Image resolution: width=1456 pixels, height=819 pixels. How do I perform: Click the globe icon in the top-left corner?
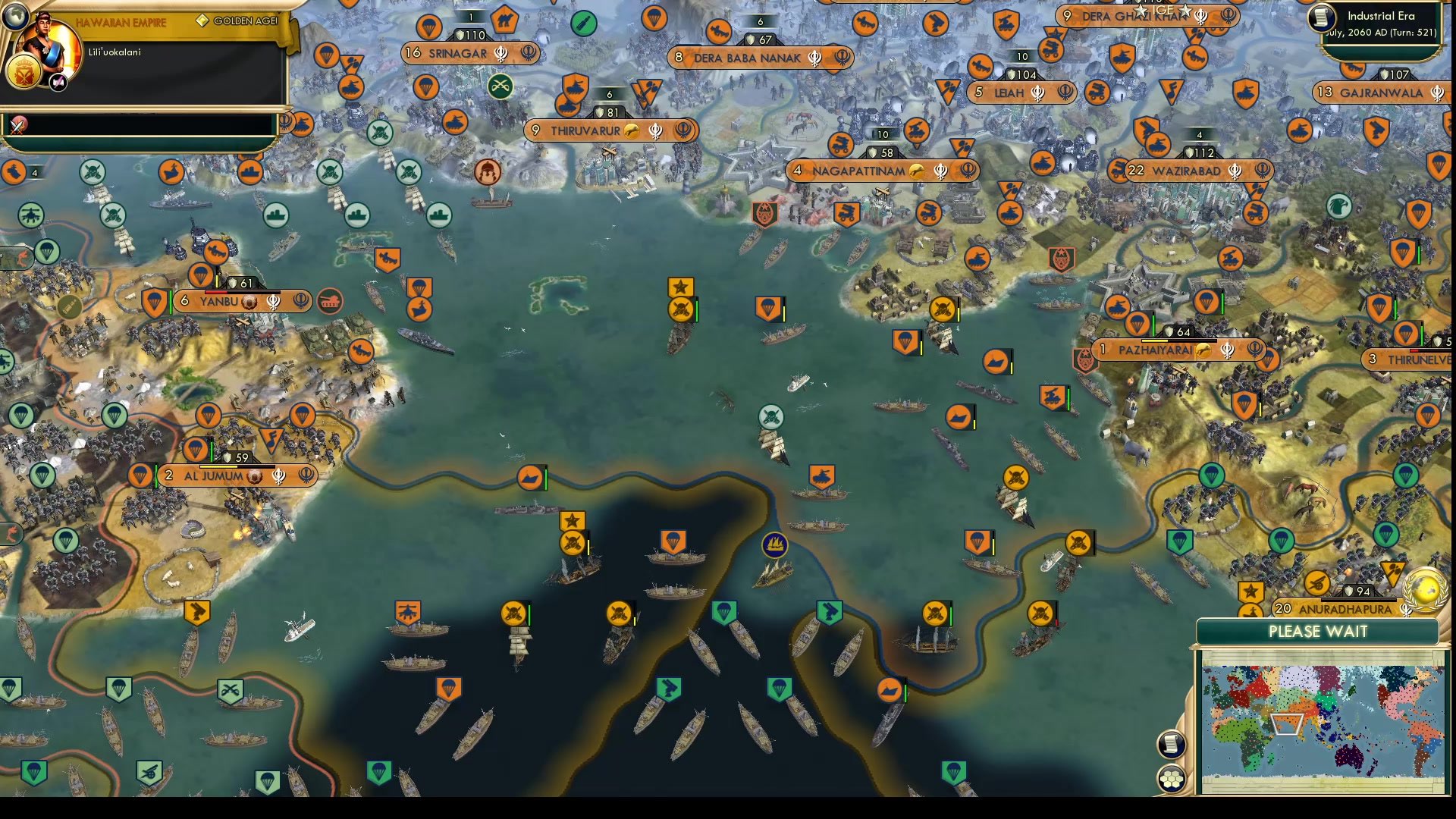click(16, 16)
